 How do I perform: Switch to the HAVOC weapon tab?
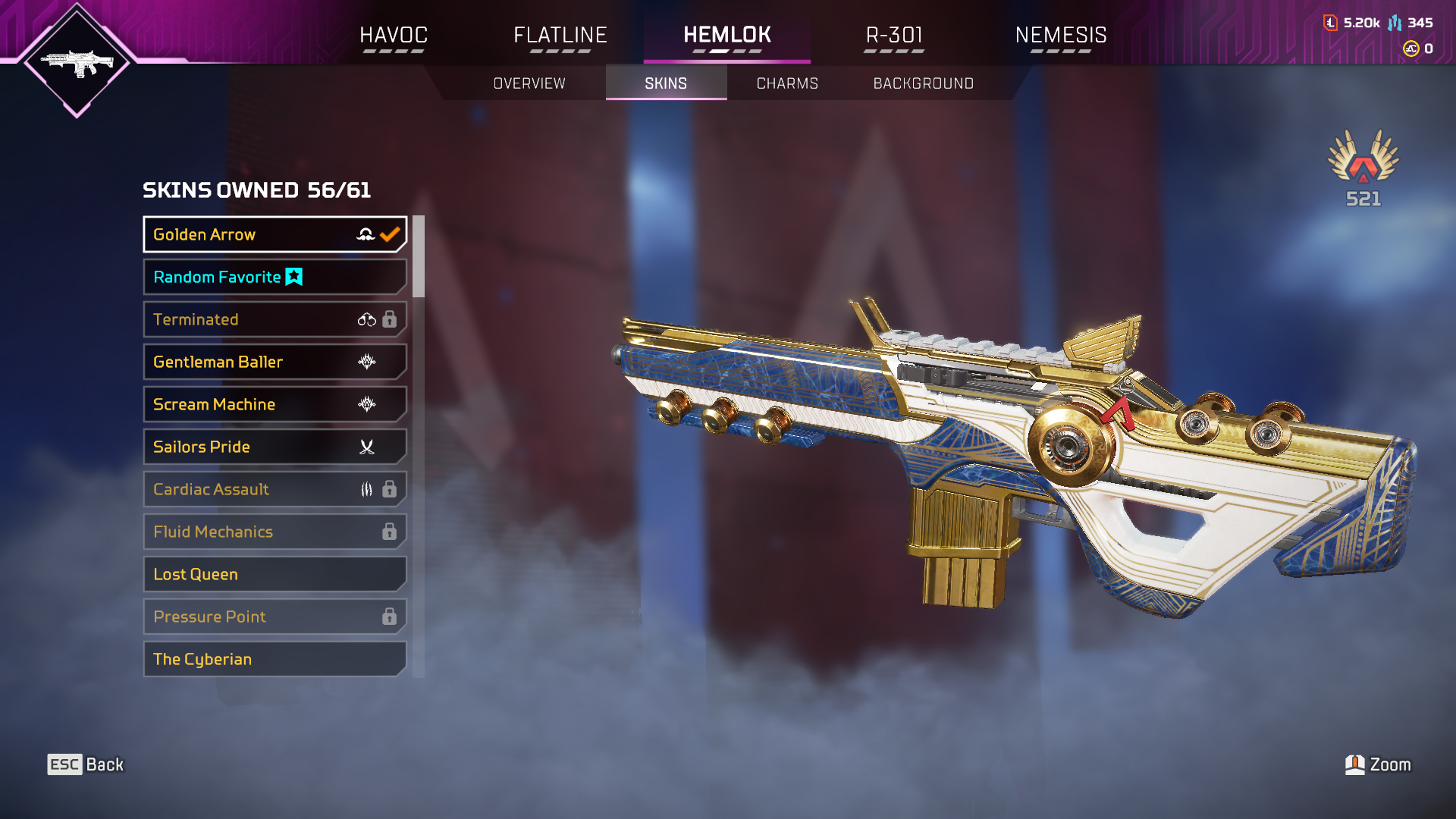394,36
